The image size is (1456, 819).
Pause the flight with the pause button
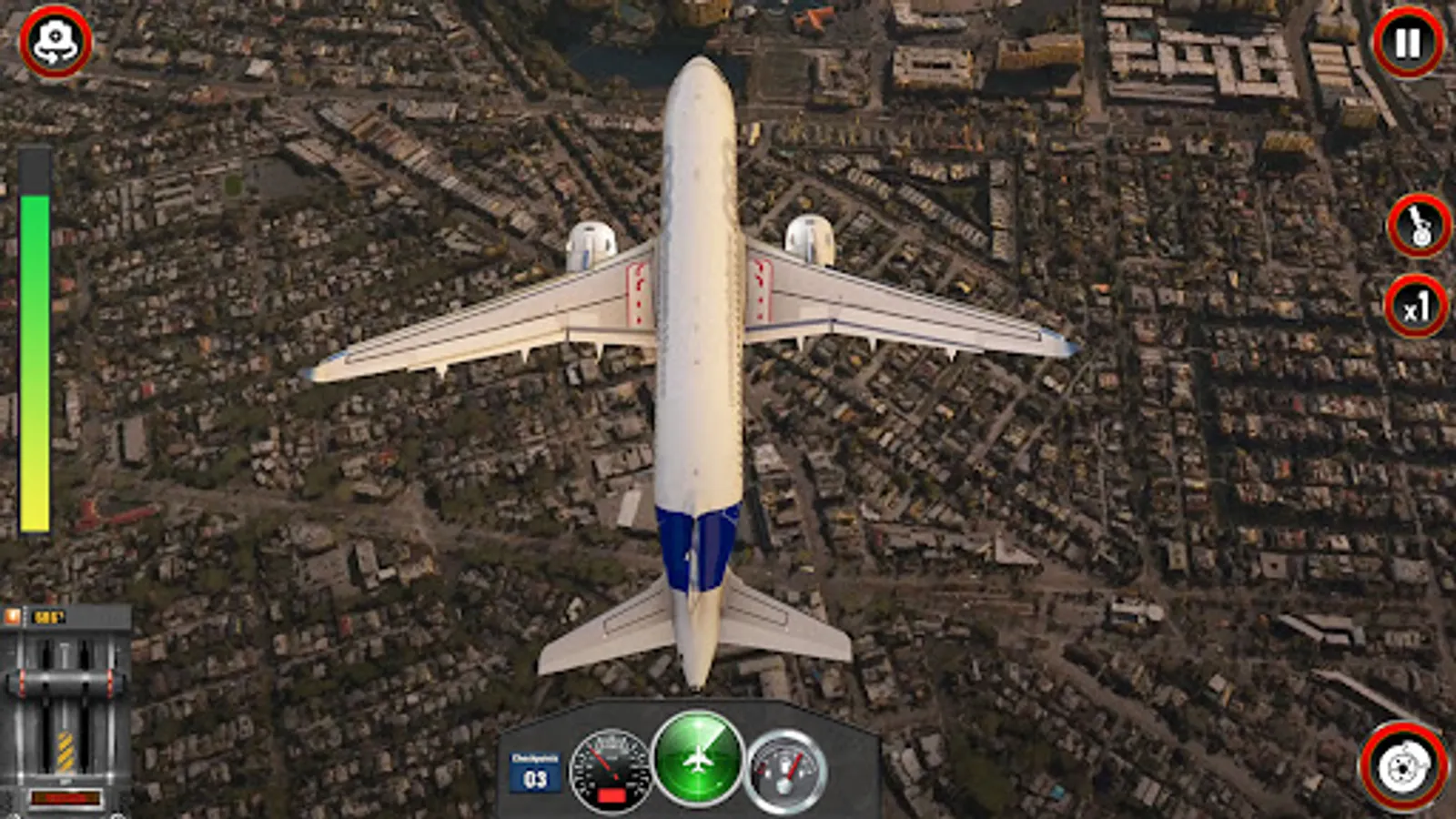1407,43
